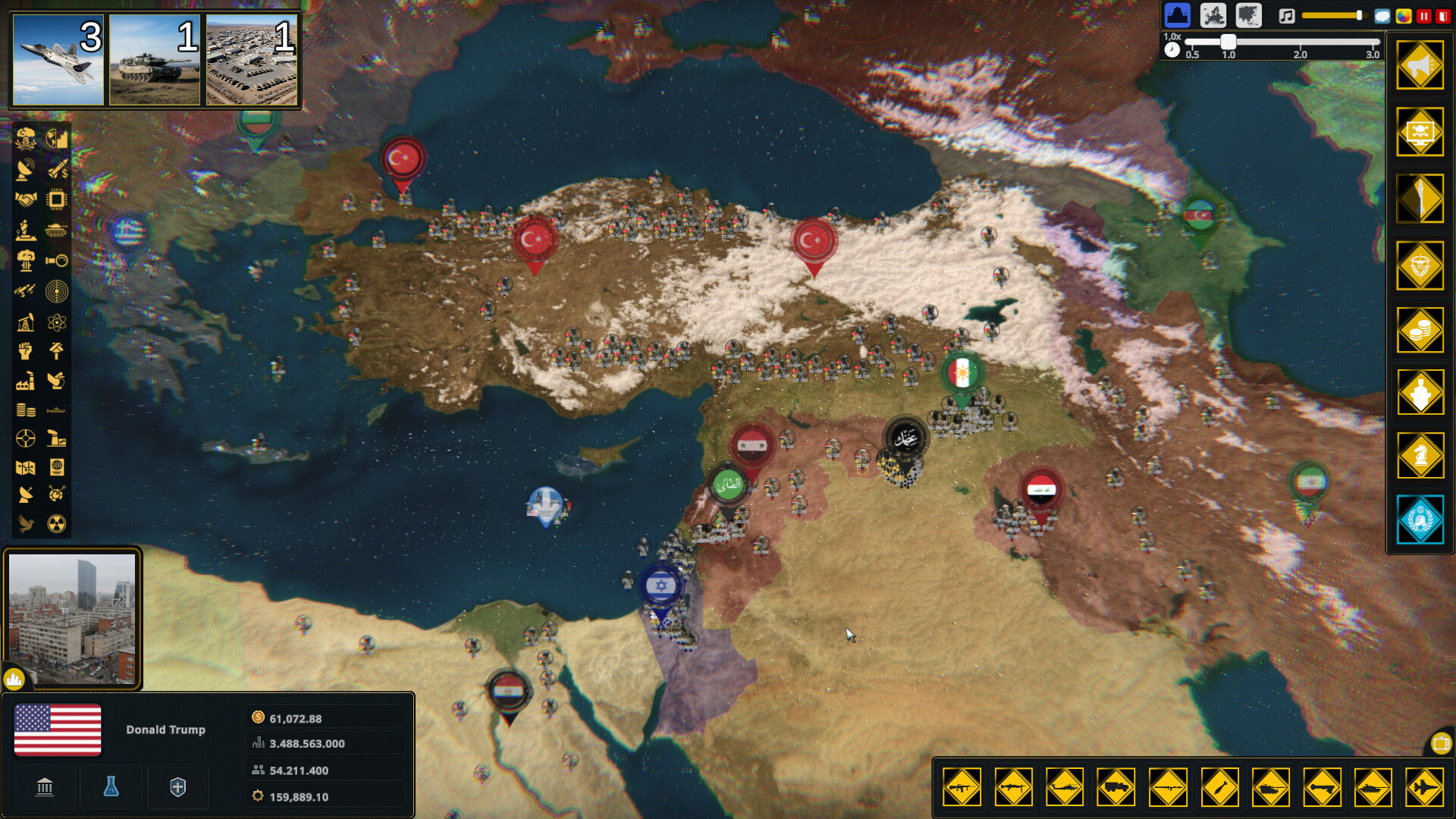
Task: Select the tank unit card
Action: point(155,59)
